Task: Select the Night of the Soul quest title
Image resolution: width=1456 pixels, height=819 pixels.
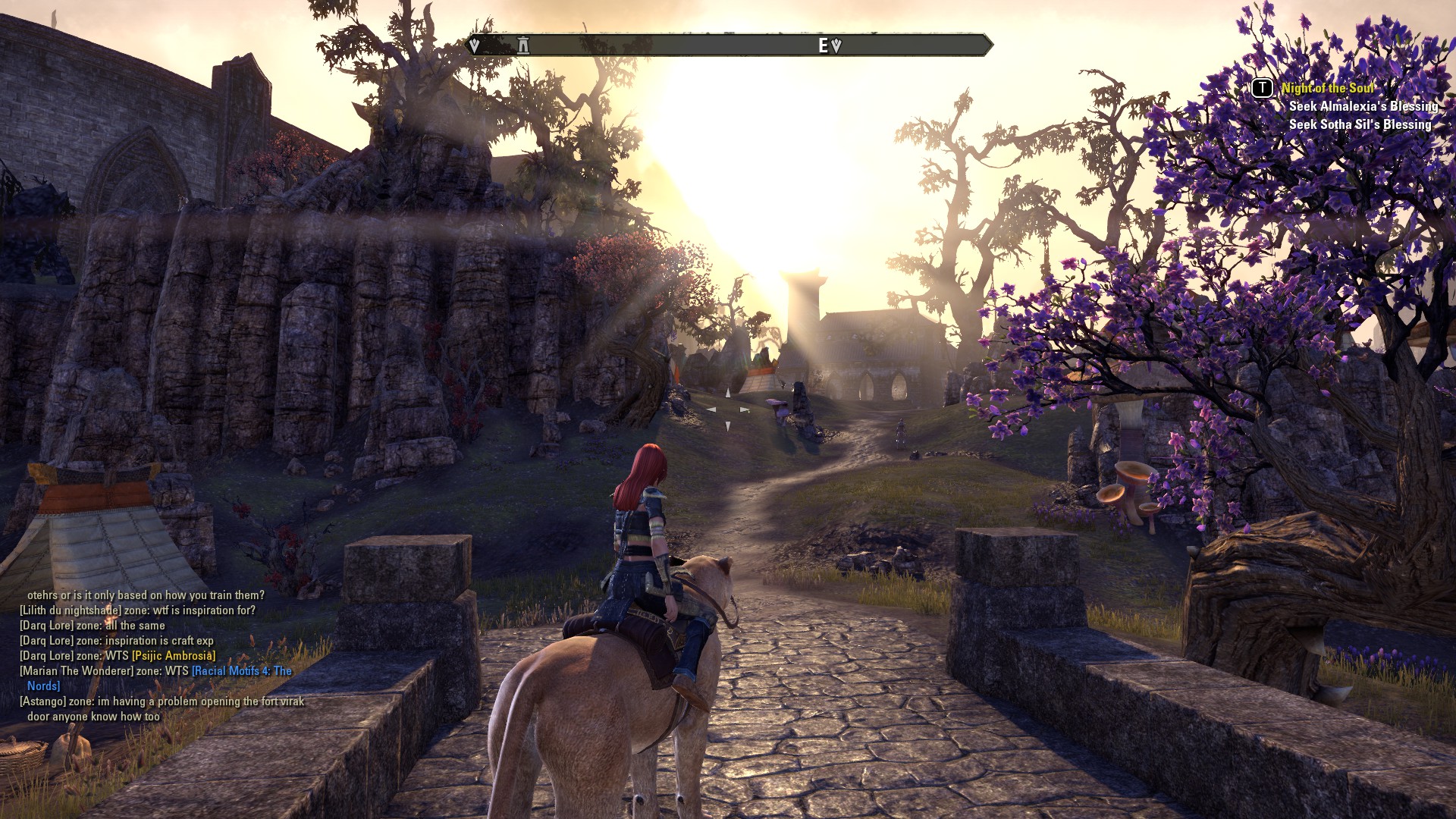Action: point(1327,88)
